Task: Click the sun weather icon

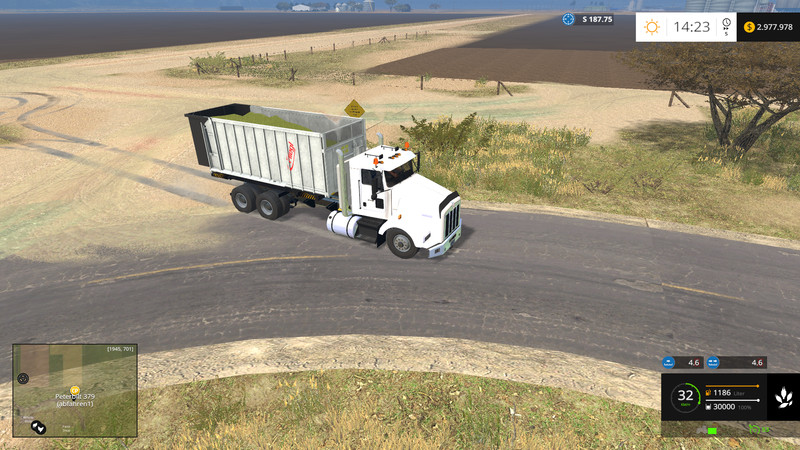Action: coord(652,27)
